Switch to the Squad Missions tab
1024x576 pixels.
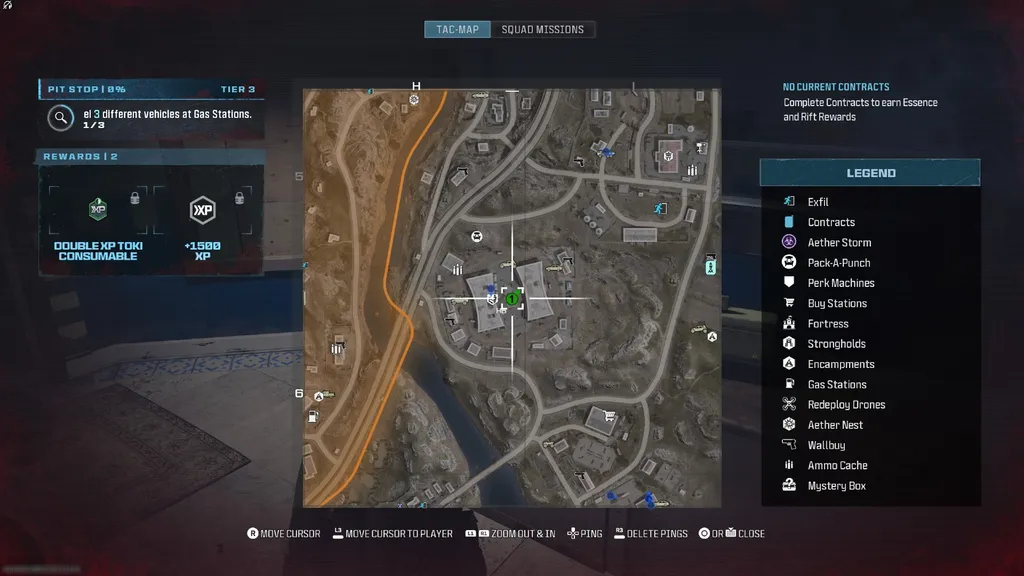coord(542,29)
